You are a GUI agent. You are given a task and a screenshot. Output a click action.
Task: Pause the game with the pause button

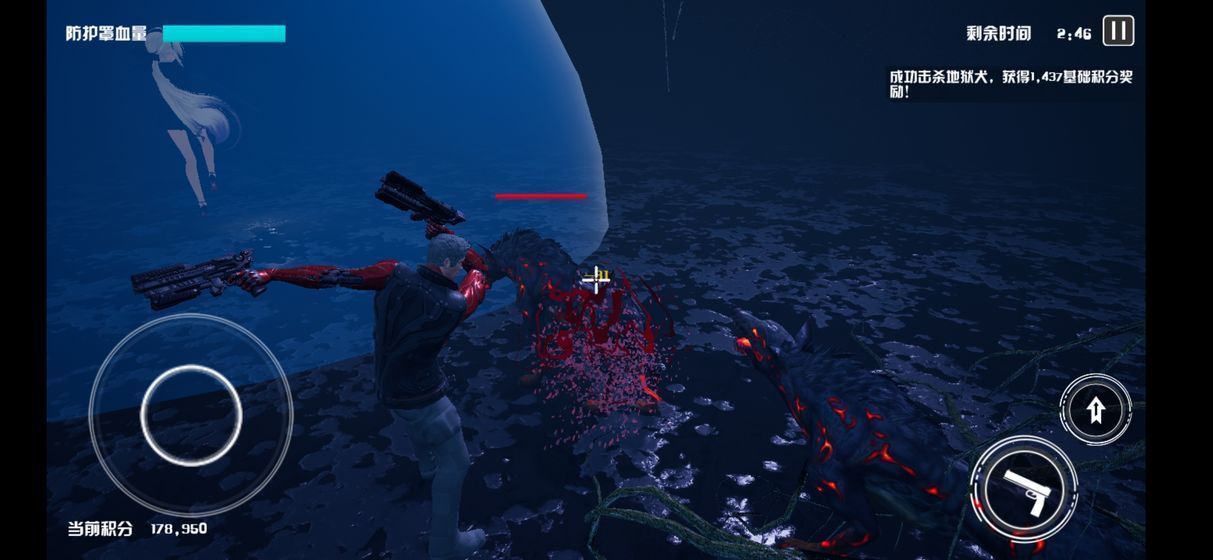1118,31
